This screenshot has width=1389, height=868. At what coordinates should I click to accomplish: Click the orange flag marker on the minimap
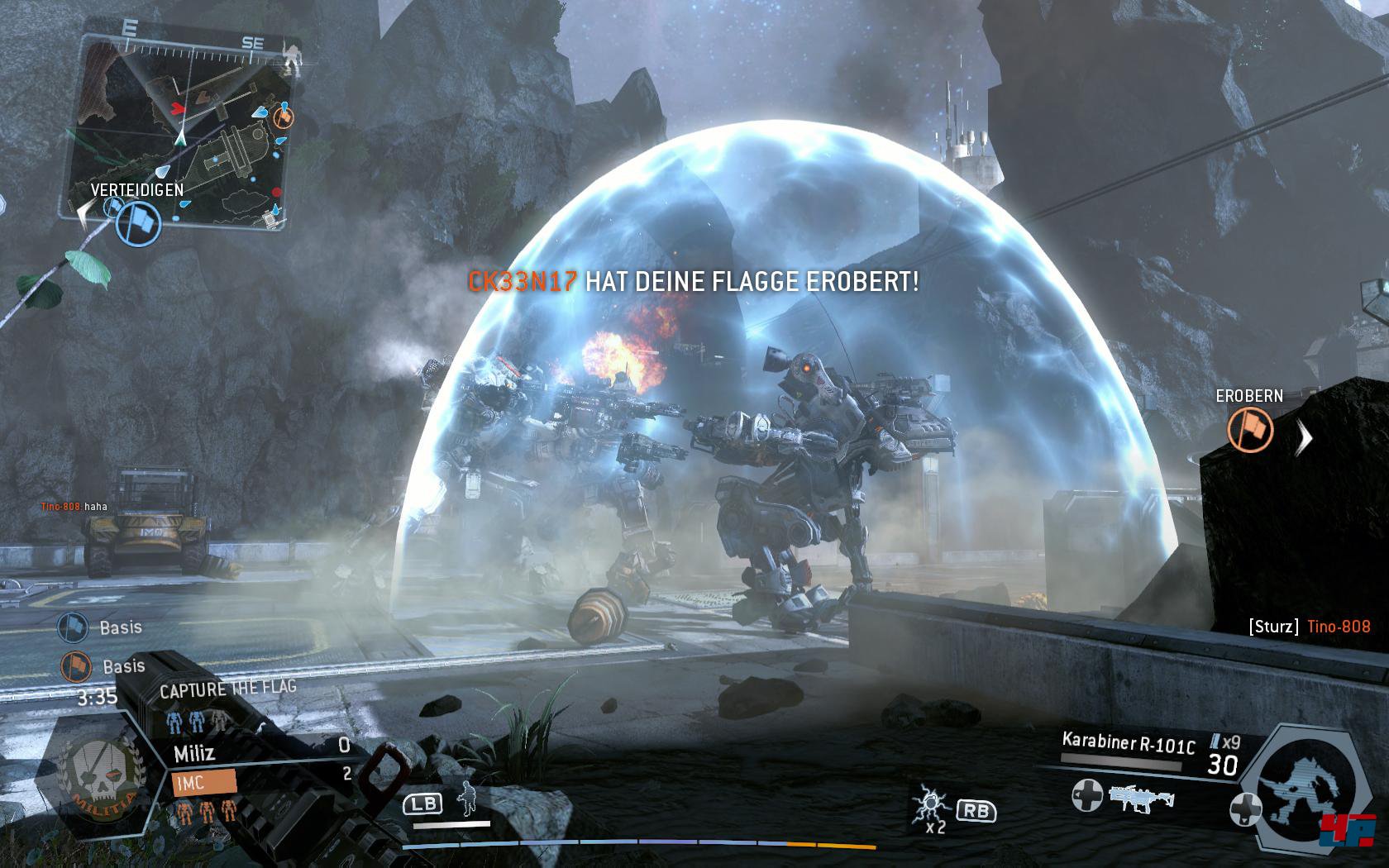coord(283,117)
